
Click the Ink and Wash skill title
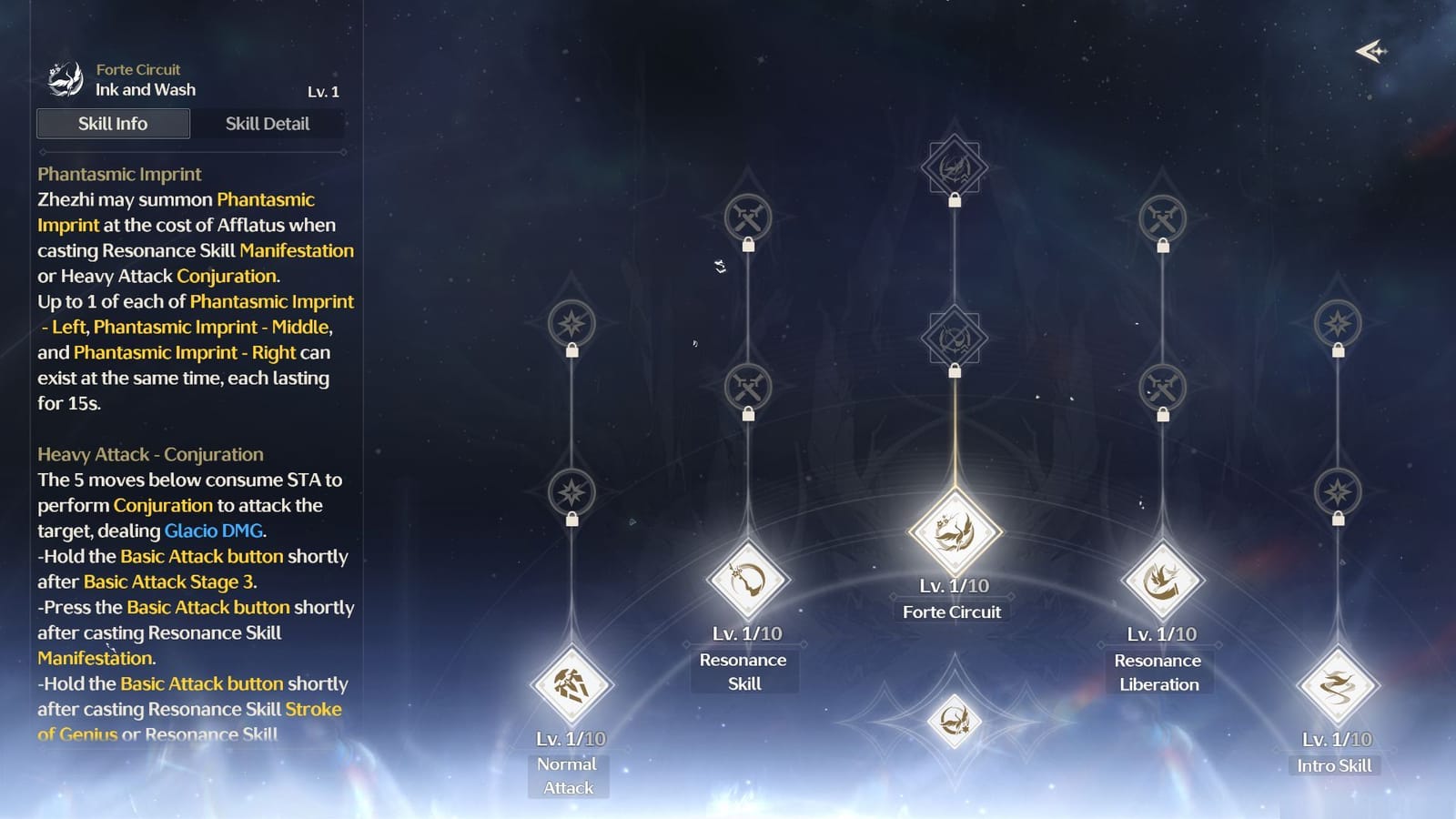click(147, 89)
